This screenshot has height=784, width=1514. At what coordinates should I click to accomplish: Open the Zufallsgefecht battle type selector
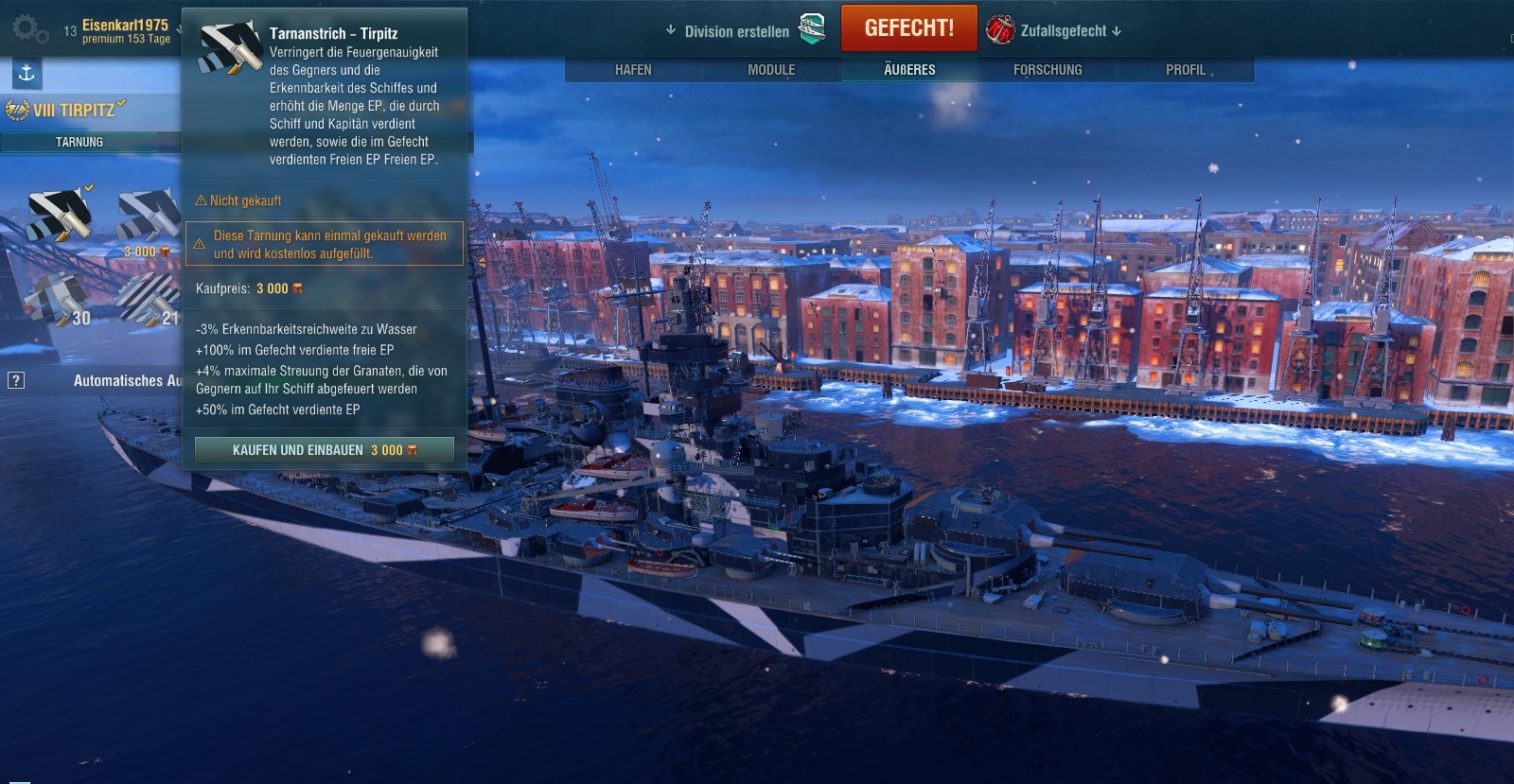[1053, 31]
